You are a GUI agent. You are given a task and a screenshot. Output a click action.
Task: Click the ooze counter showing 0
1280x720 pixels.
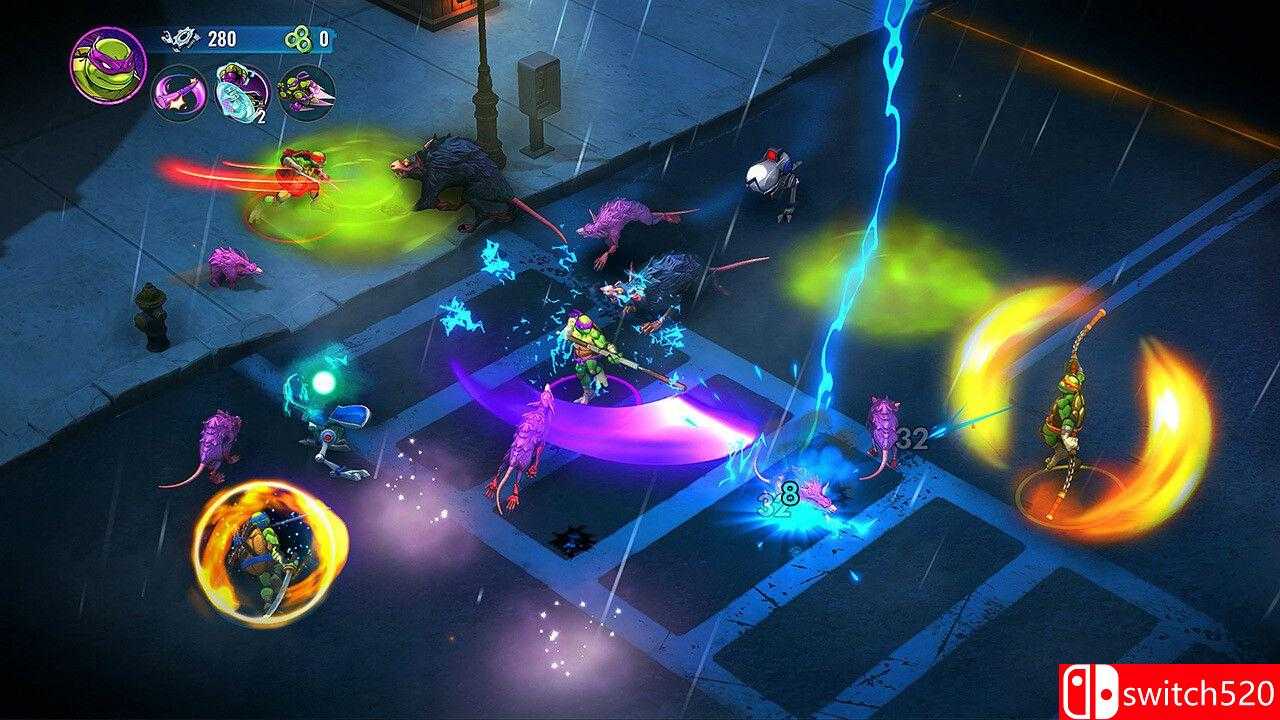click(x=323, y=38)
